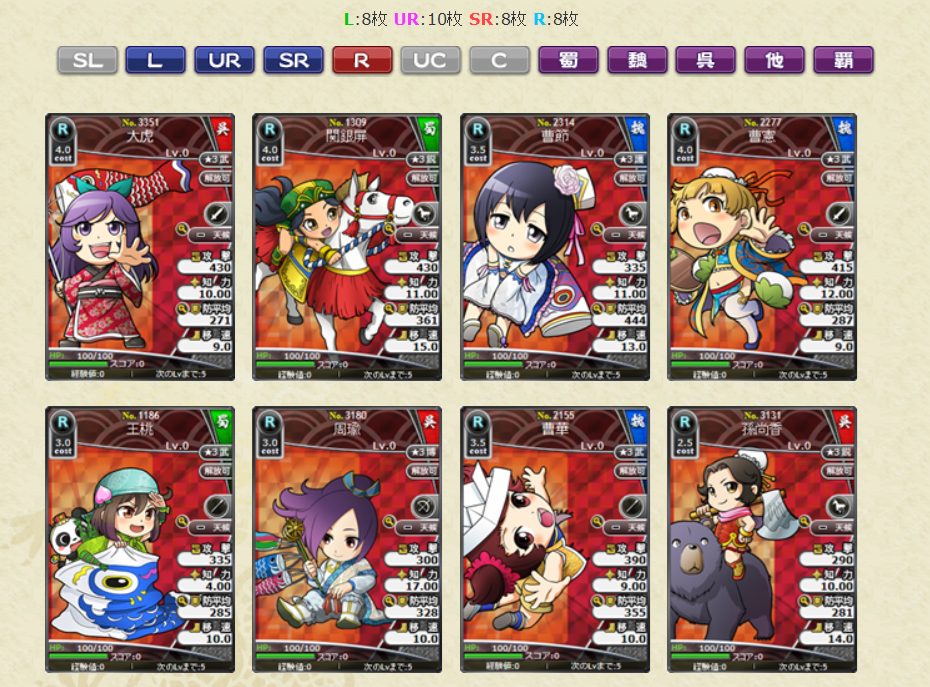Select the 関銀屏 card with white horse

click(x=347, y=247)
